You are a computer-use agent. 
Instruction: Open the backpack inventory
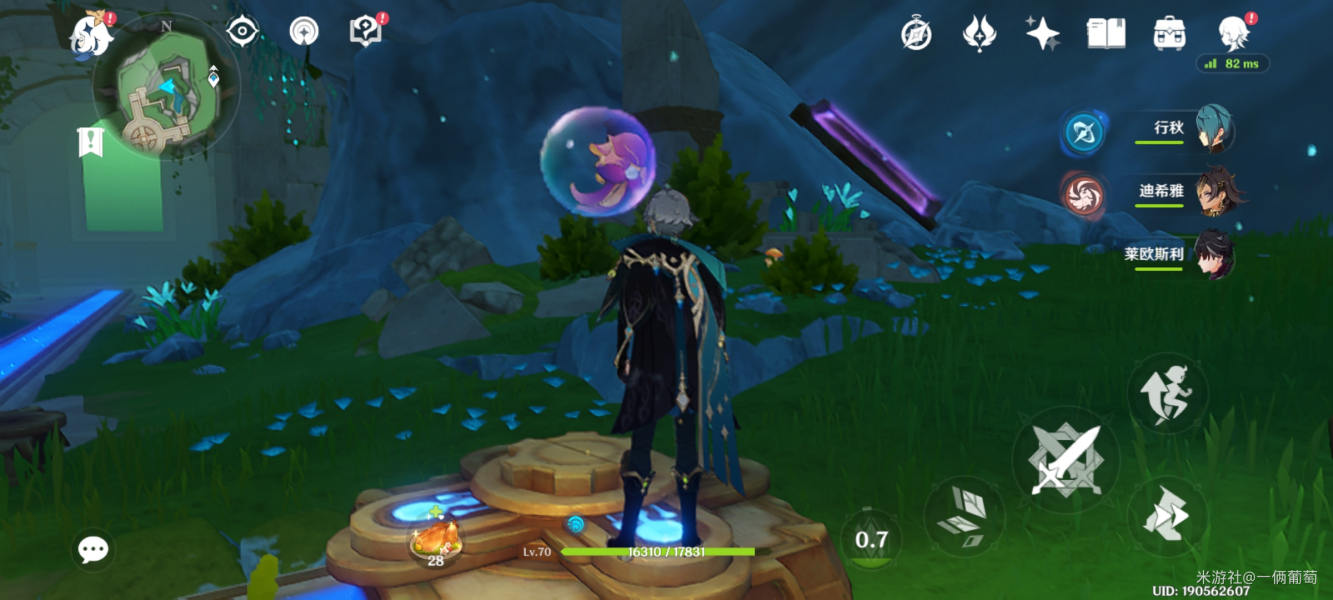pos(1168,34)
